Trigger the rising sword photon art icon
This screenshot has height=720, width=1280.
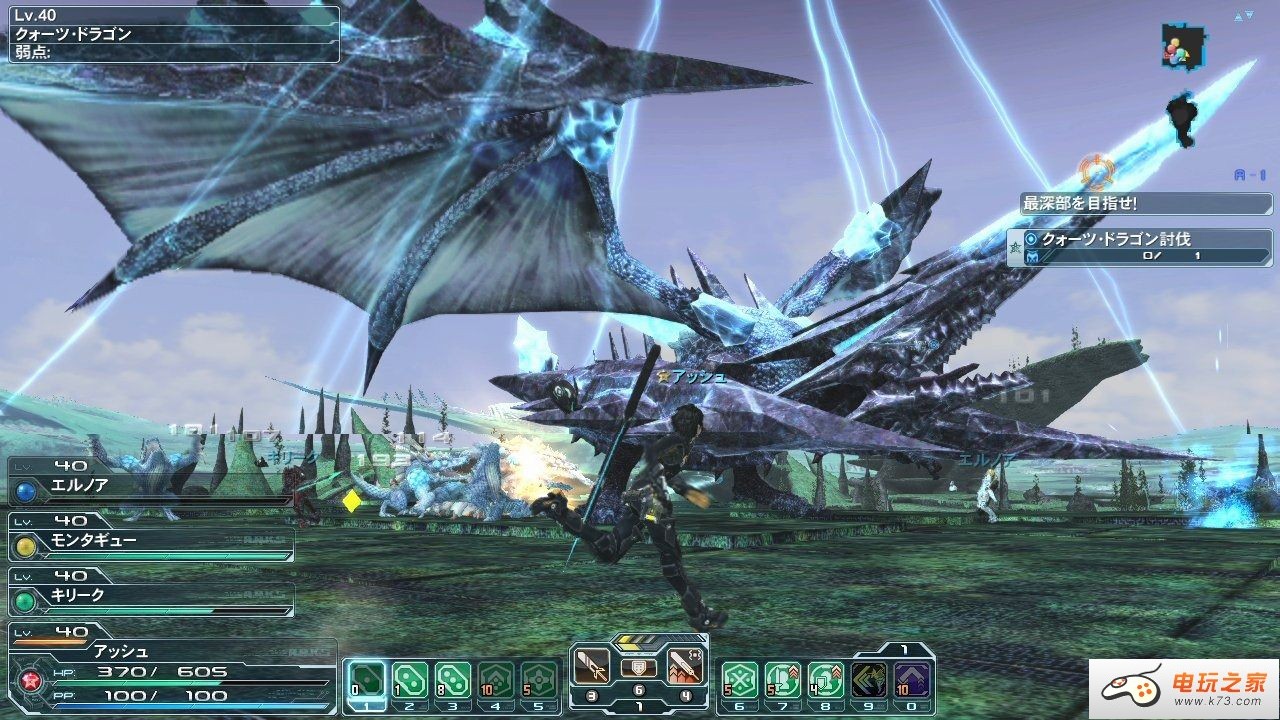tap(685, 664)
